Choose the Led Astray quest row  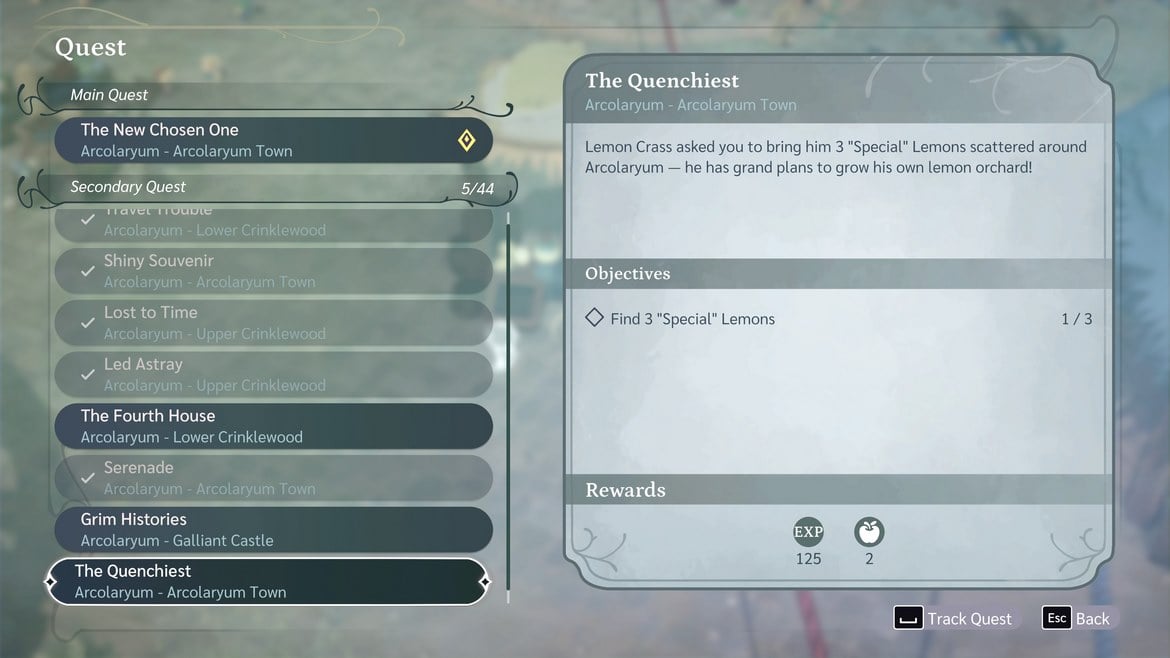pos(272,374)
